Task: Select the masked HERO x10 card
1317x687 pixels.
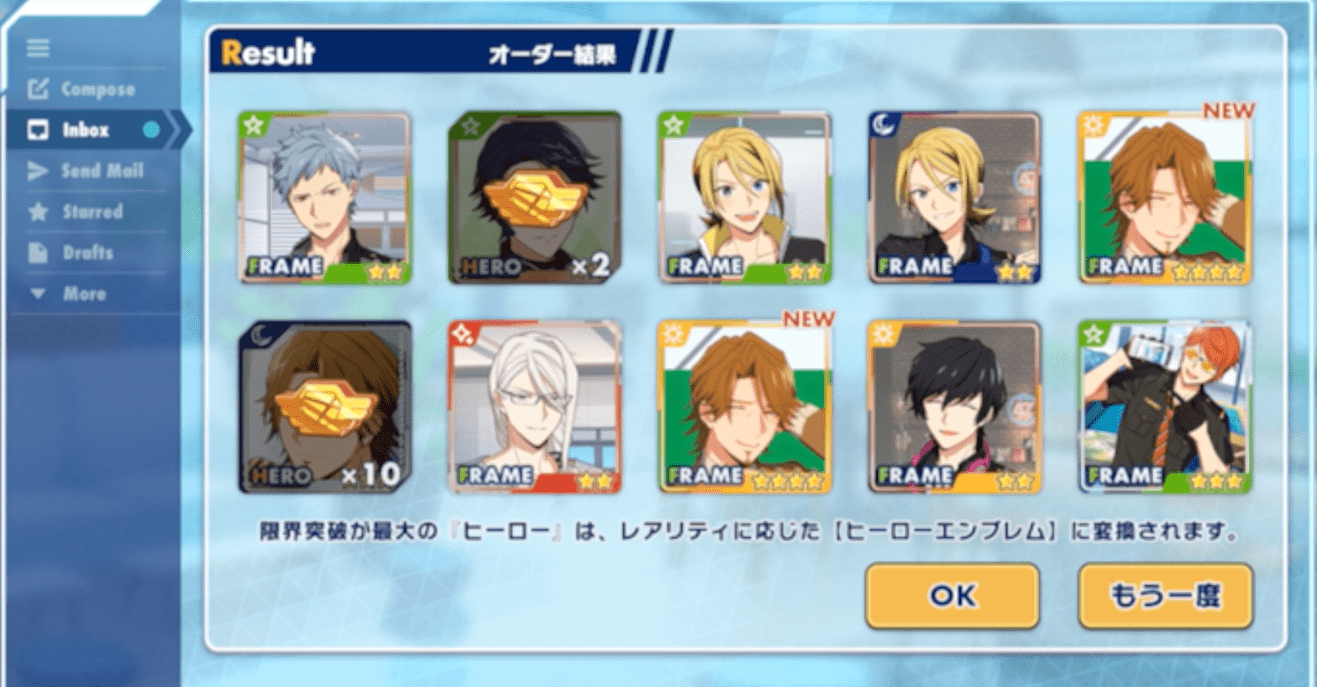Action: [x=325, y=407]
